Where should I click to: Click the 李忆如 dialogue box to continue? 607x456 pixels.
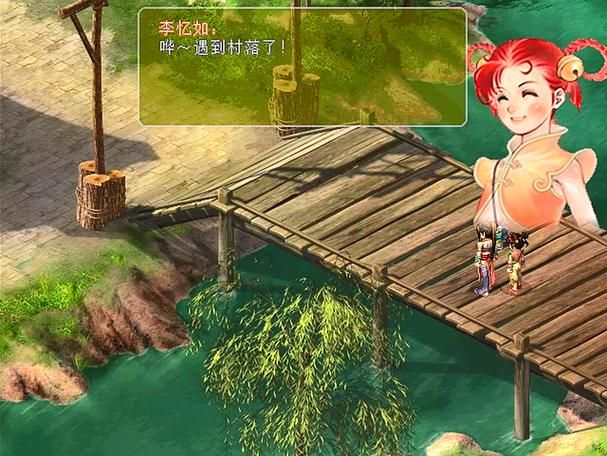point(302,67)
